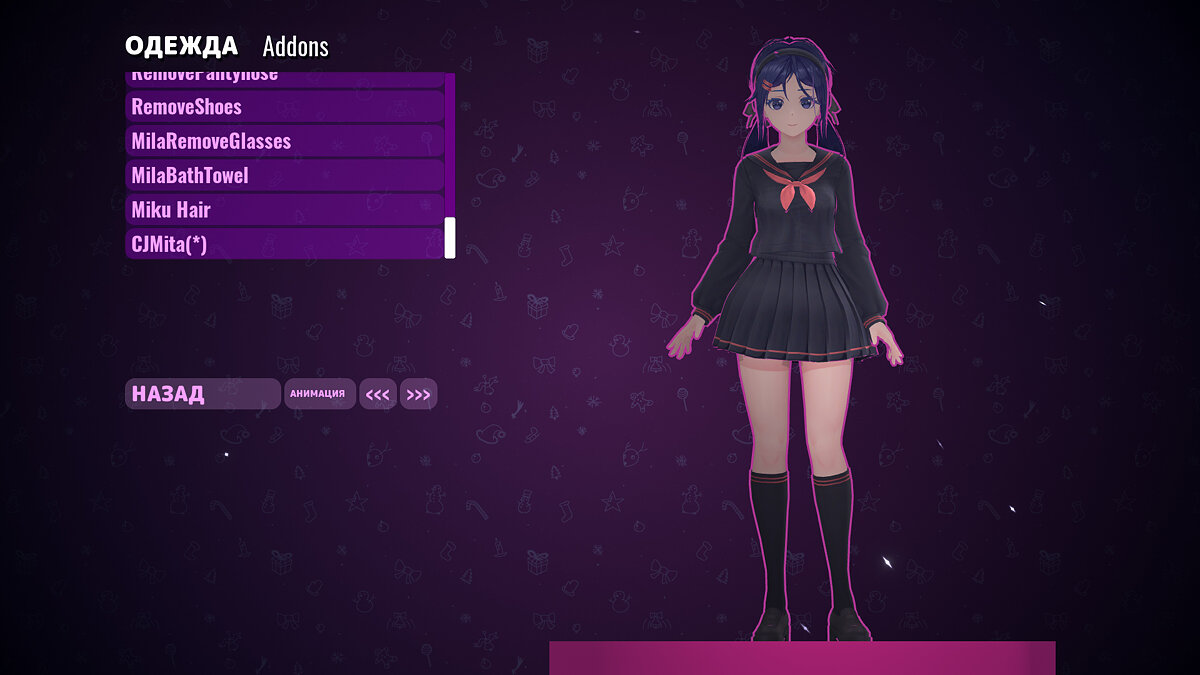Image resolution: width=1200 pixels, height=675 pixels.
Task: Click the <<< previous arrow button
Action: coord(378,394)
